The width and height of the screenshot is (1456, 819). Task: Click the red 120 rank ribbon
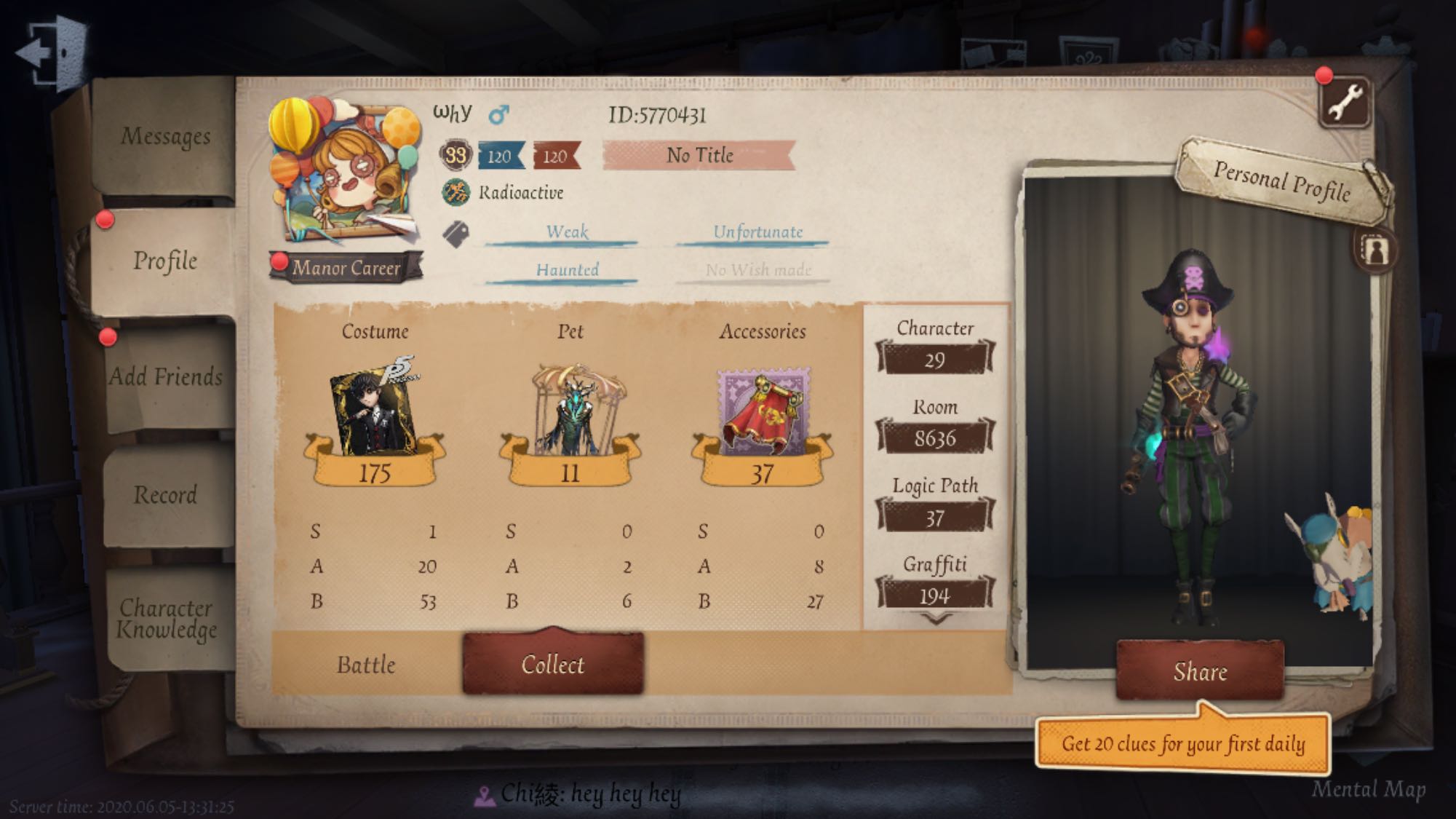click(x=557, y=155)
